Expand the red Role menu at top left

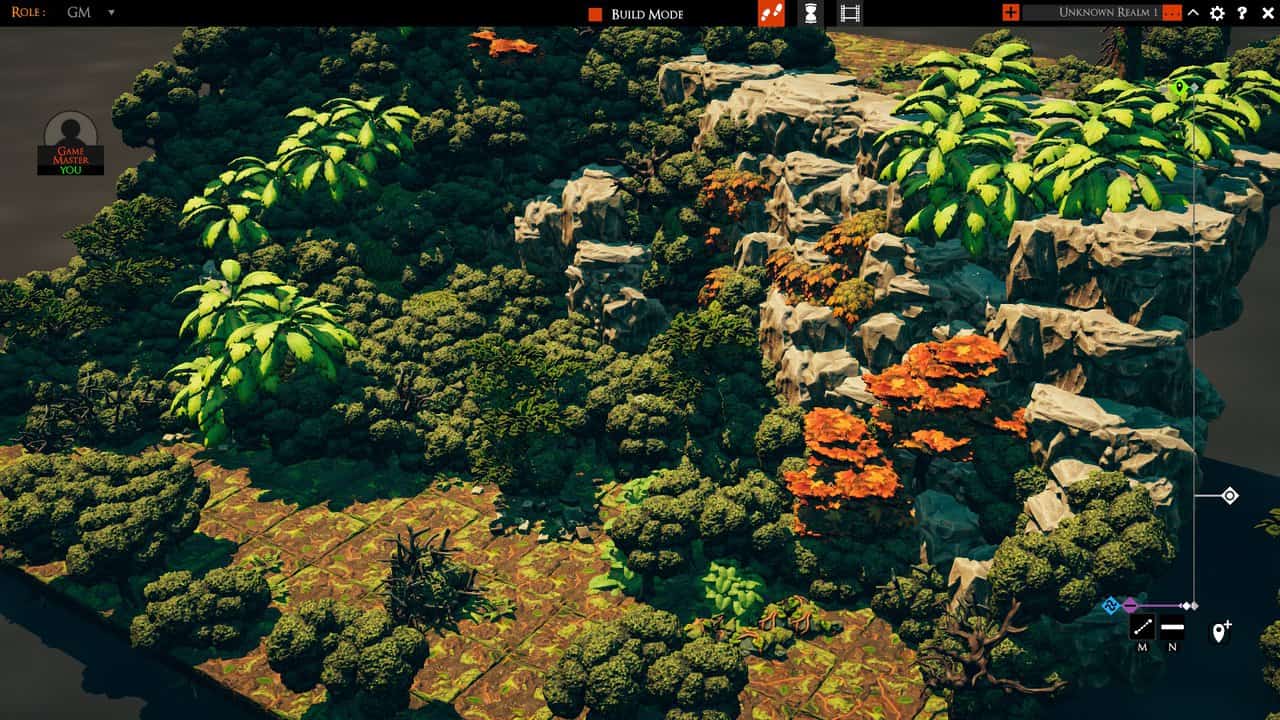[x=30, y=13]
